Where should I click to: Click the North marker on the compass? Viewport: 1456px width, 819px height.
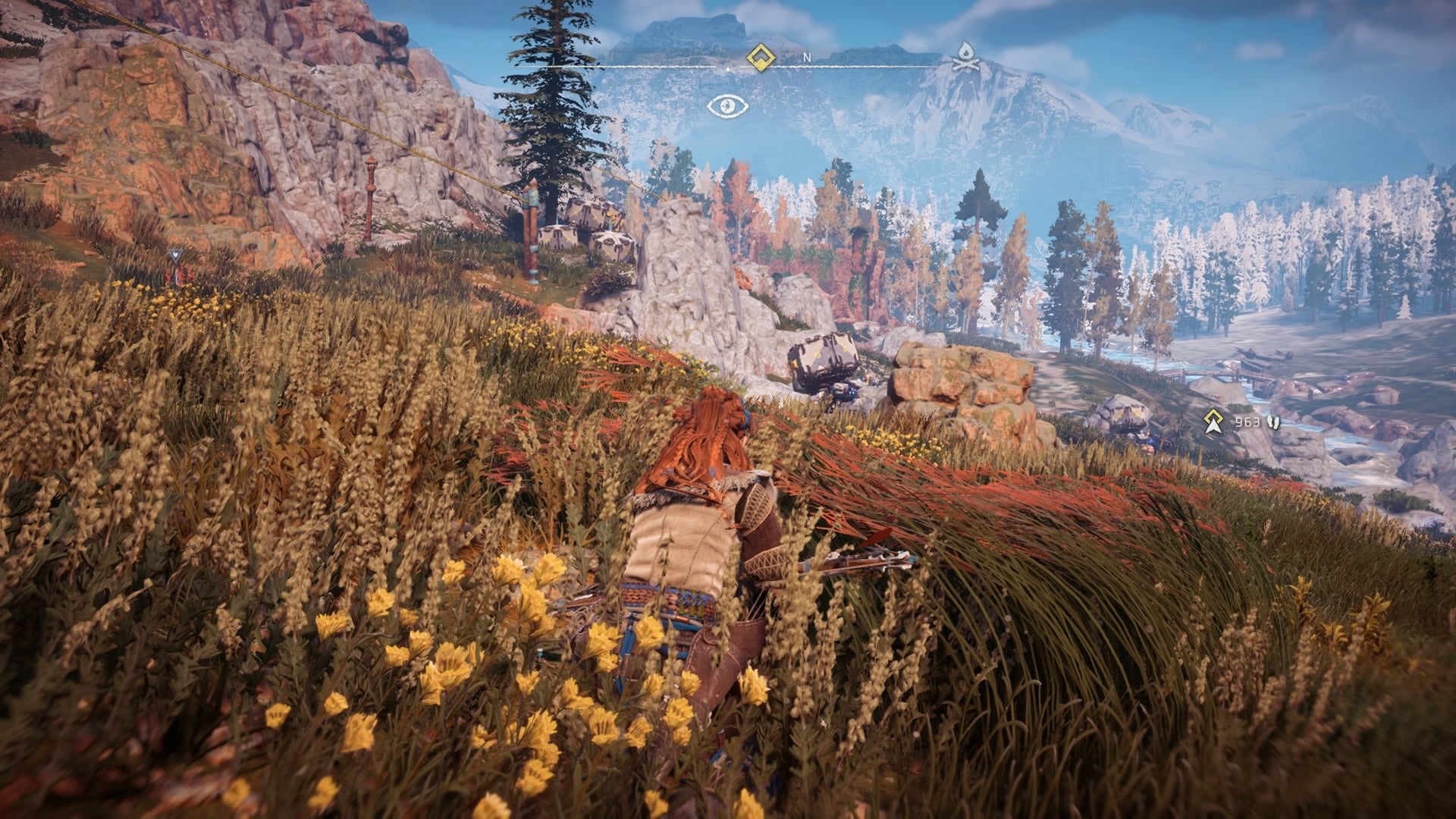coord(807,58)
